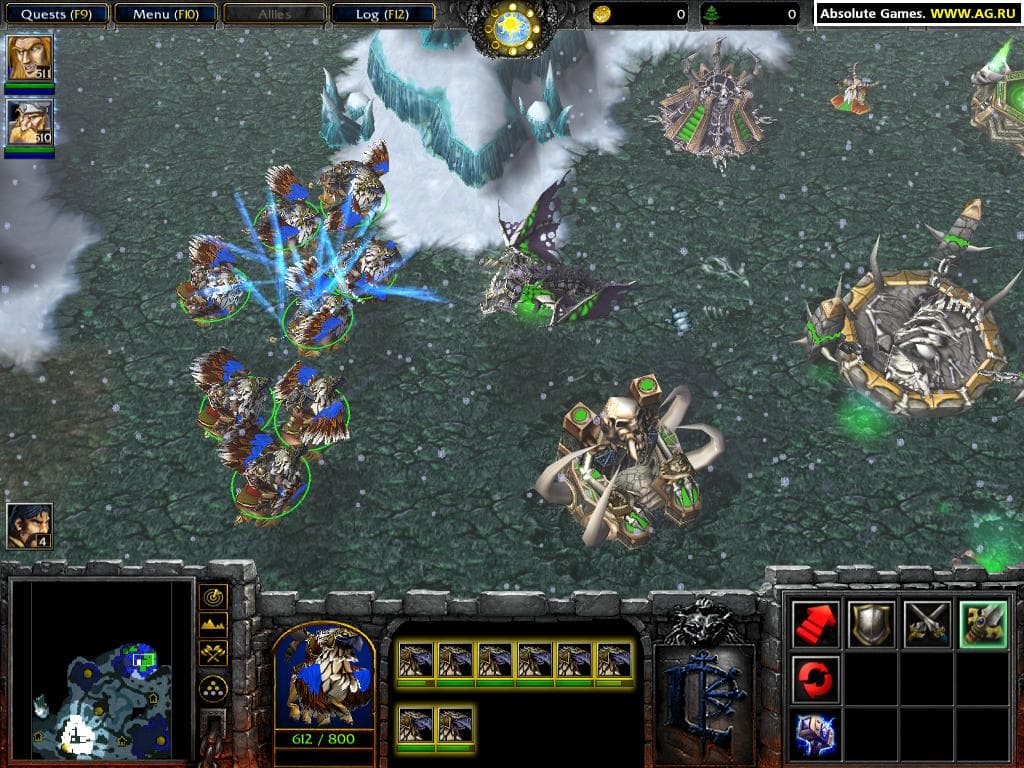
Task: Open the Quests log
Action: click(x=55, y=14)
